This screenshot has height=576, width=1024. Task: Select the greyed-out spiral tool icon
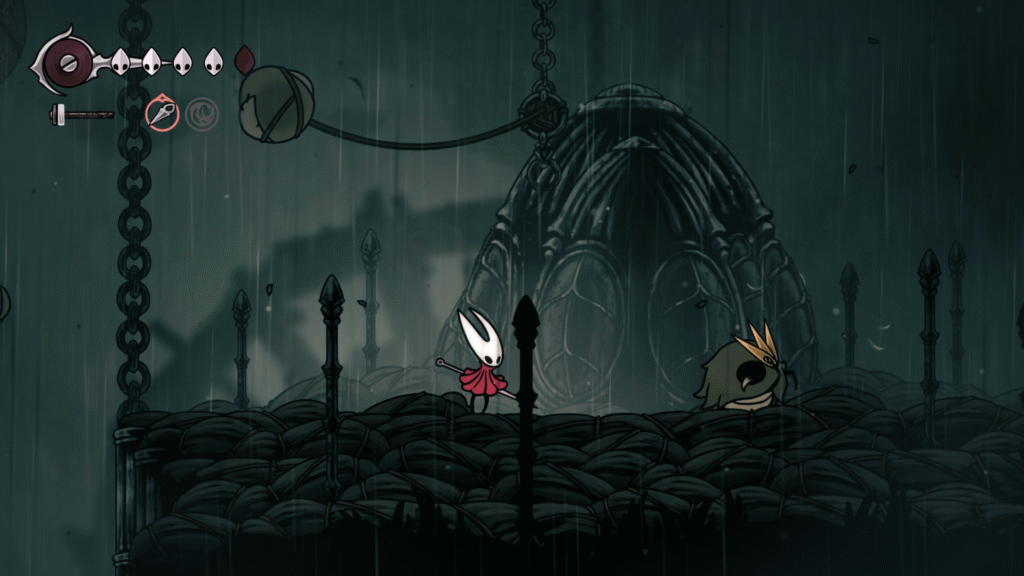click(x=201, y=113)
